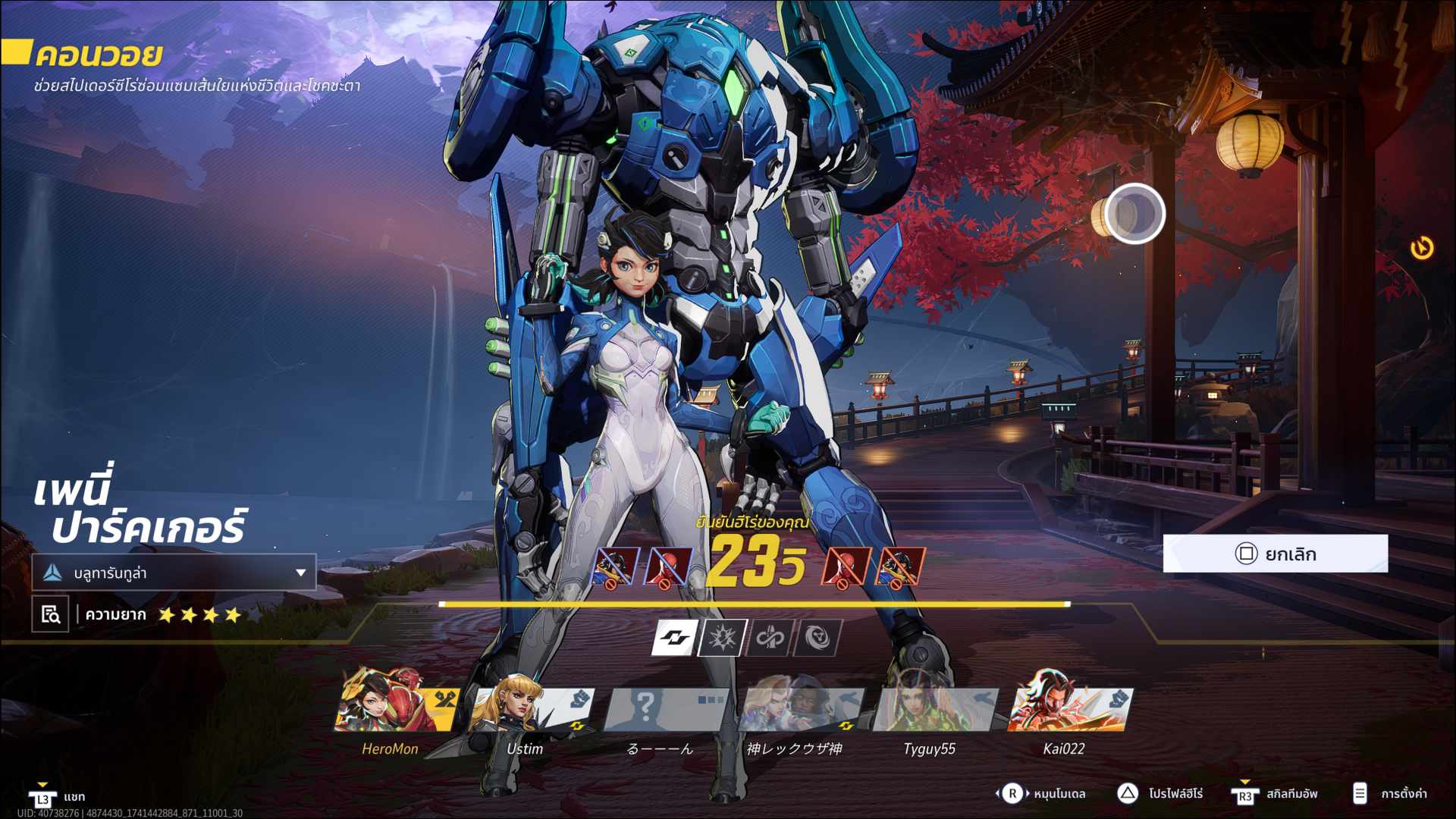The width and height of the screenshot is (1456, 819).
Task: Select the highlighted white zigzag ability icon
Action: (674, 638)
